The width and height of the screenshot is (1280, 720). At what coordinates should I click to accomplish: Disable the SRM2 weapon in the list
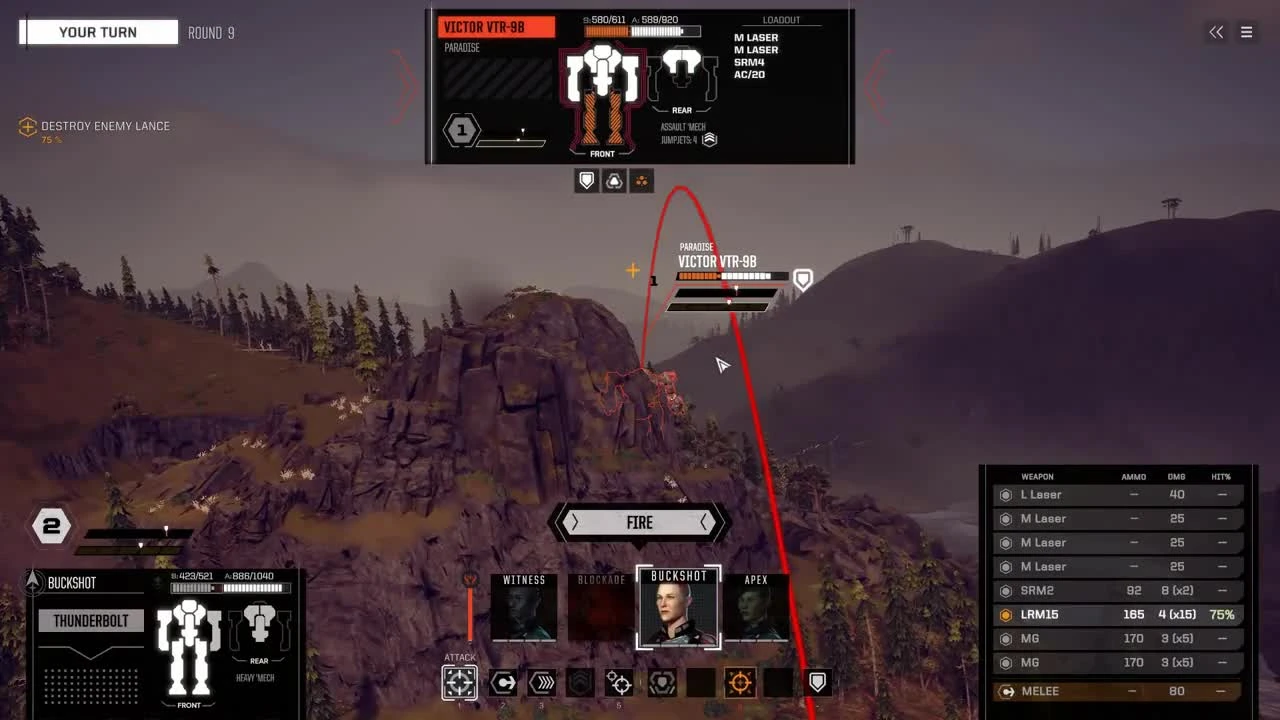[x=1006, y=590]
